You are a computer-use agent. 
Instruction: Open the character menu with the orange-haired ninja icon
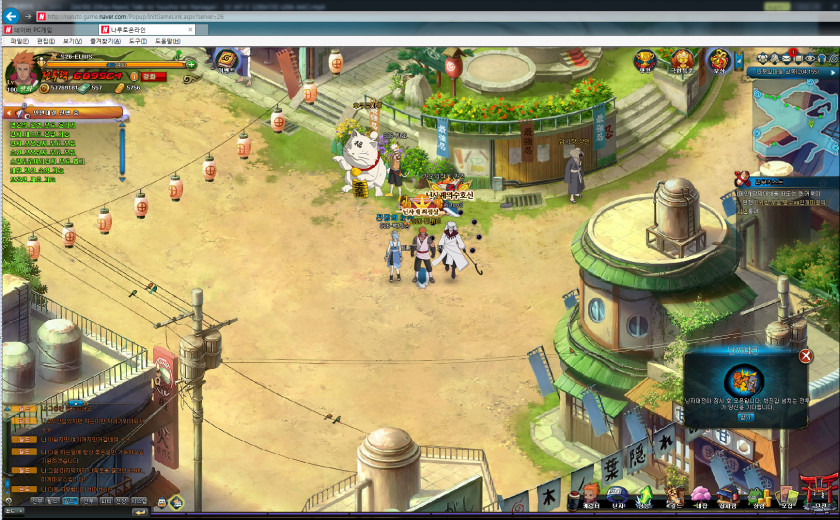click(590, 495)
